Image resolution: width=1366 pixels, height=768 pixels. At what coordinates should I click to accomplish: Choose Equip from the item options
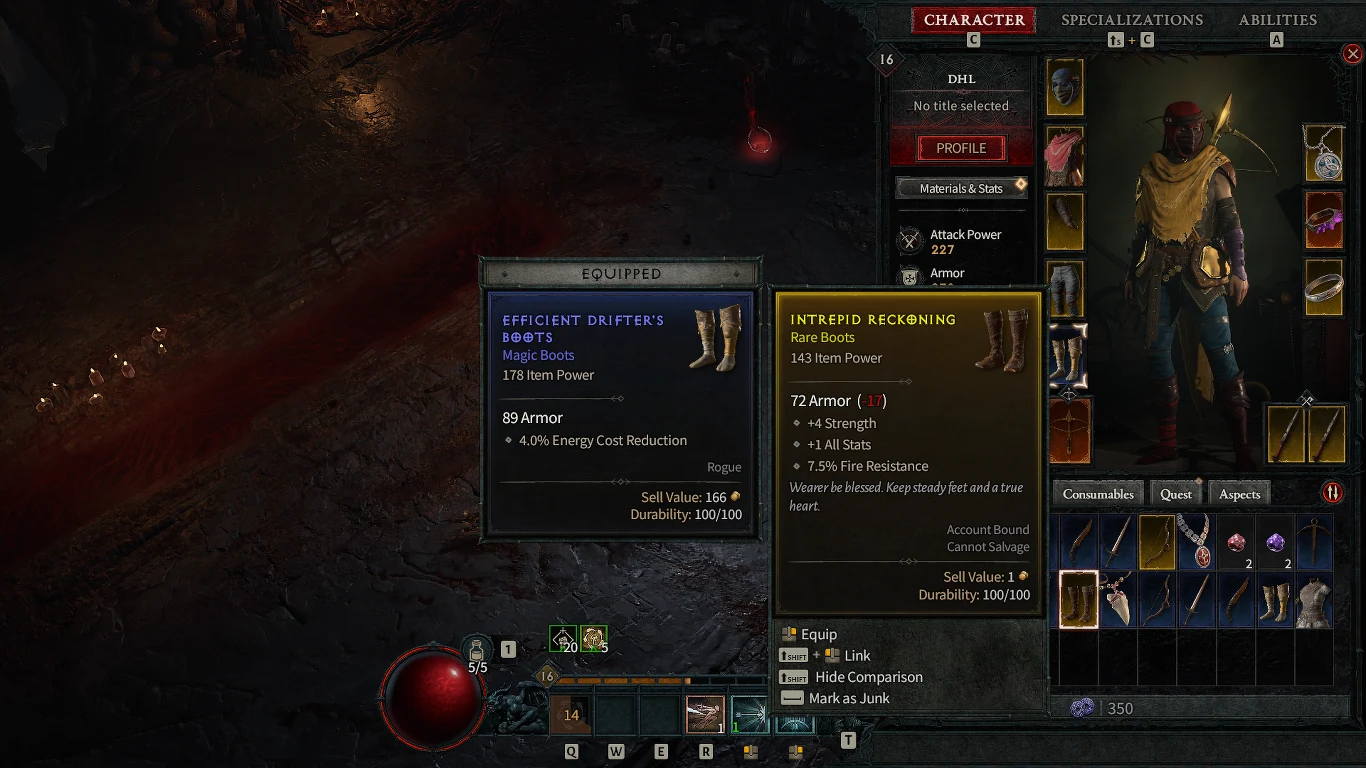[816, 633]
